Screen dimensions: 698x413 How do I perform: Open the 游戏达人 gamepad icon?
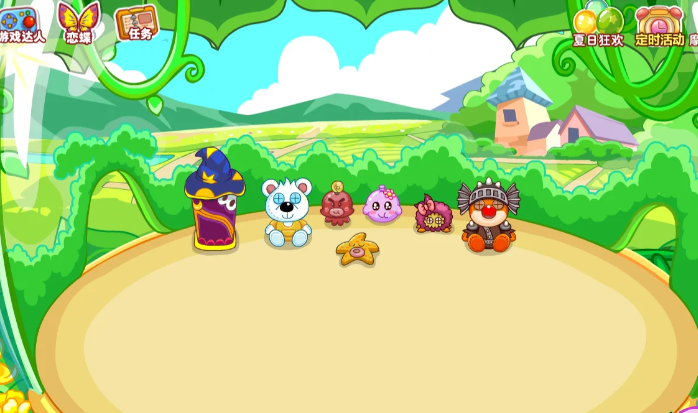tap(18, 23)
